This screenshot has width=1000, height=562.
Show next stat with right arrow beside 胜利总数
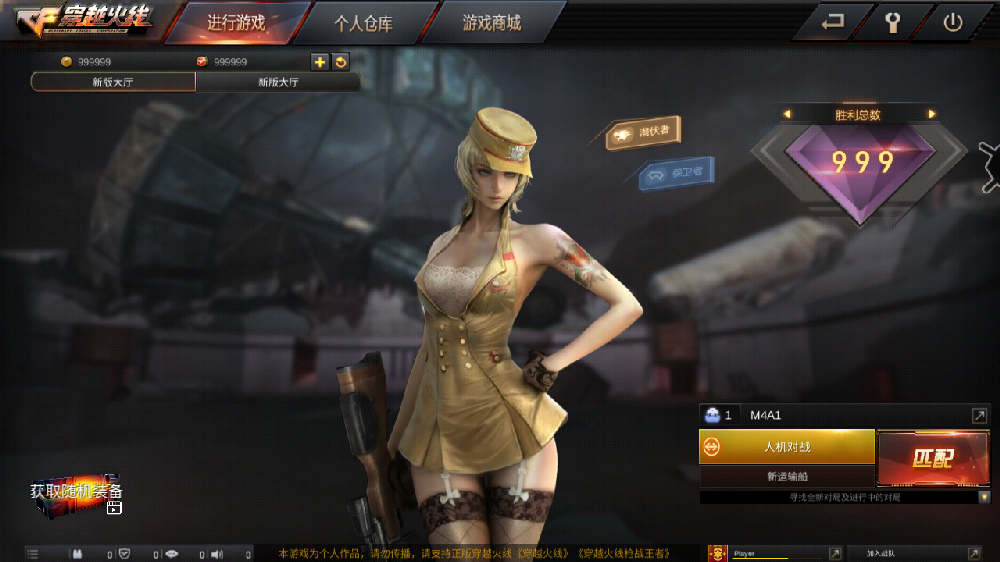pyautogui.click(x=932, y=114)
